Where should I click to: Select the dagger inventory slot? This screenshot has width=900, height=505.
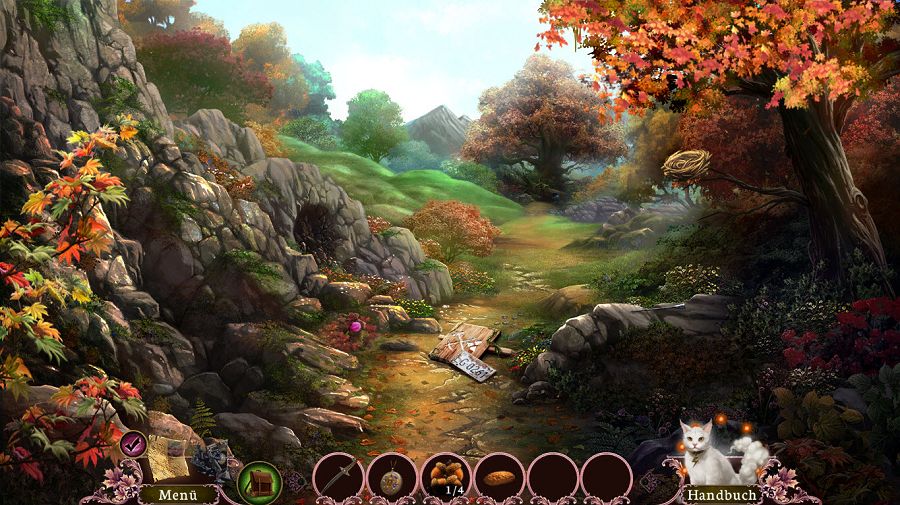338,477
